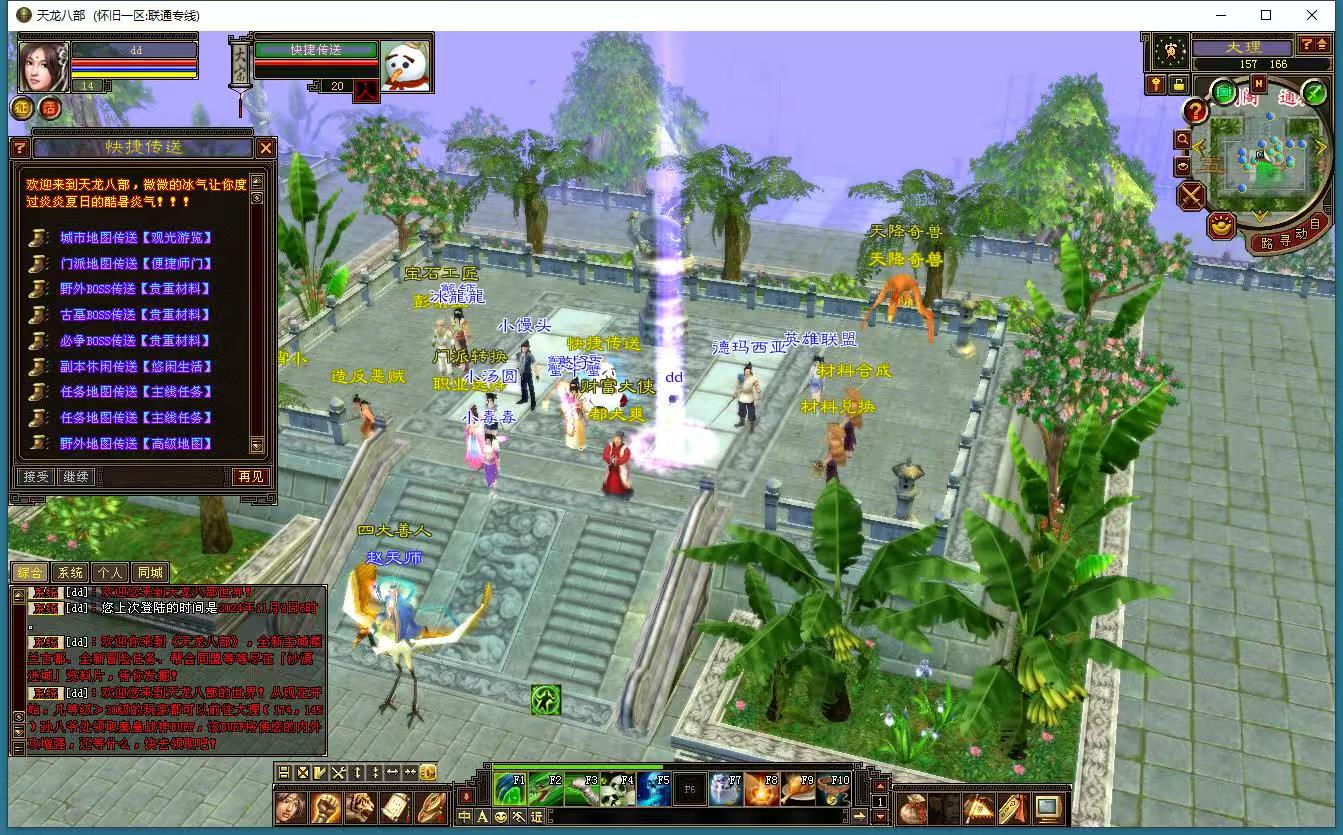Image resolution: width=1343 pixels, height=835 pixels.
Task: Open the 同城 chat tab
Action: (x=150, y=573)
